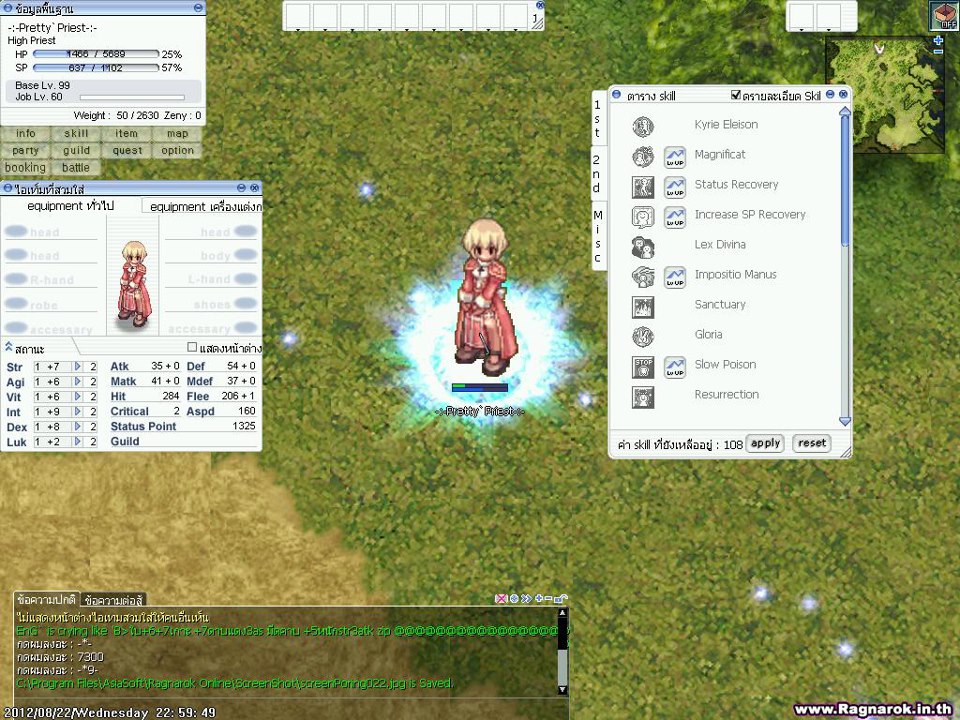Screen dimensions: 960x720
Task: Close the equipment window
Action: coord(255,188)
